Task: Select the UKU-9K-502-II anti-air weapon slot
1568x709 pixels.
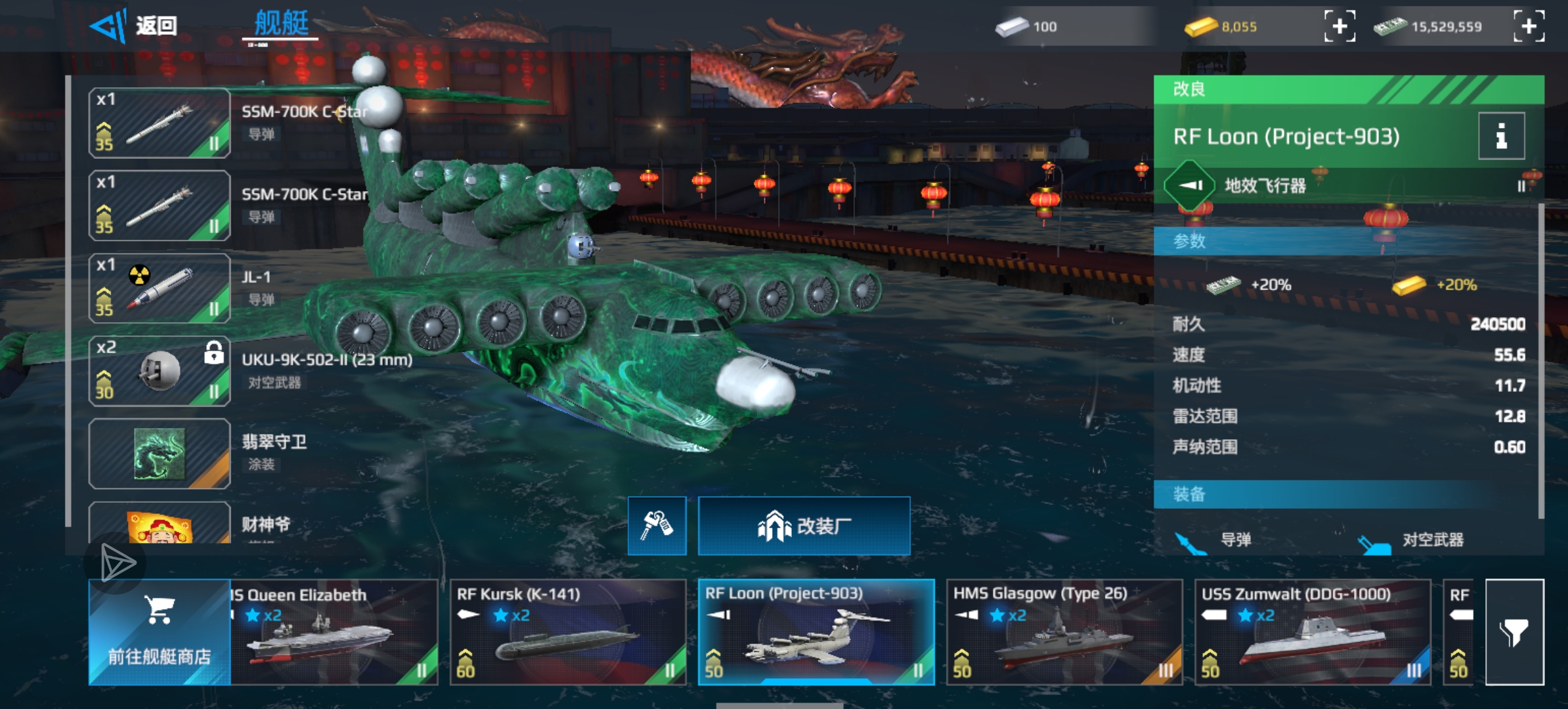Action: coord(160,371)
